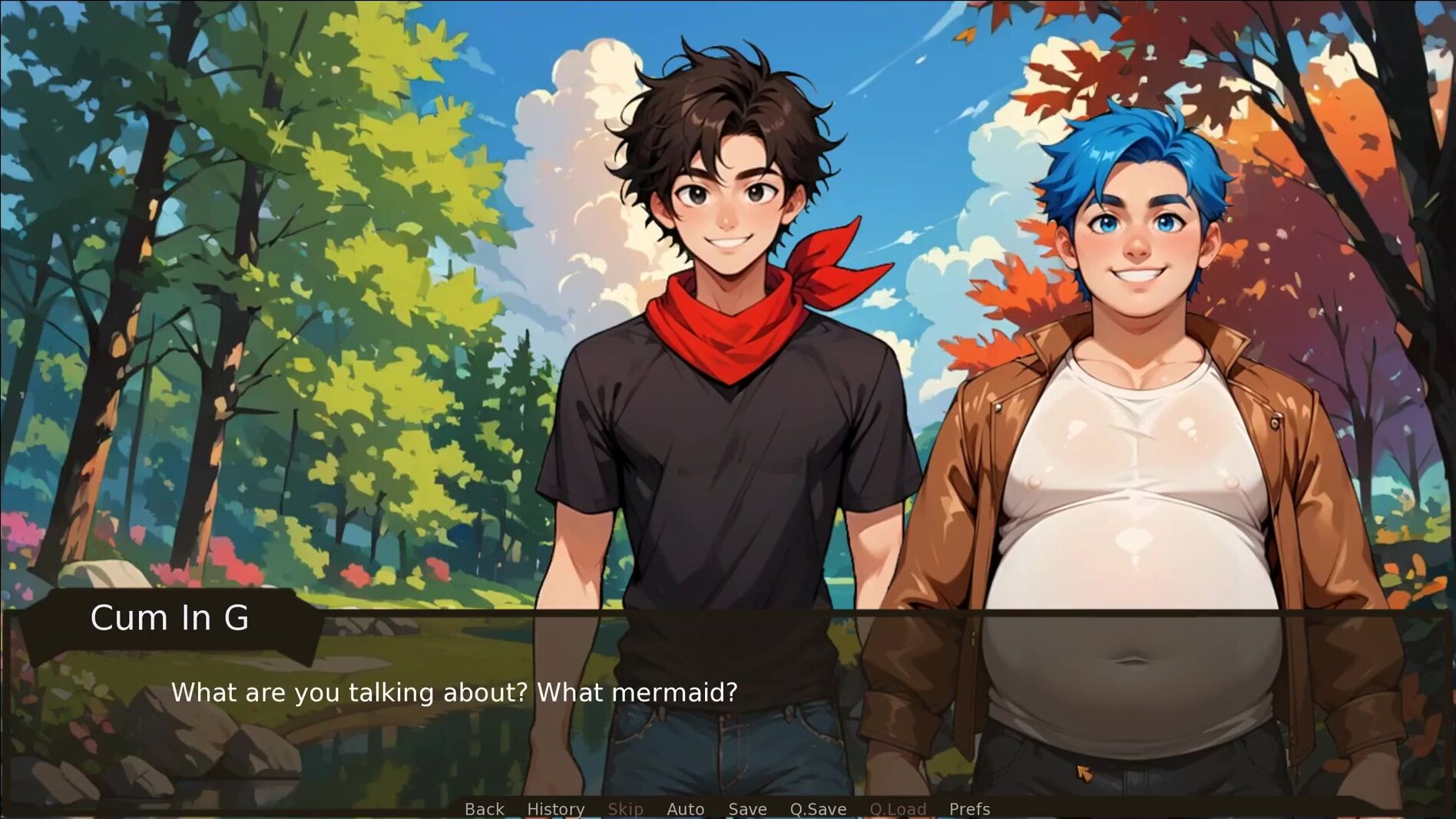1456x819 pixels.
Task: Quick save with the Q.Save button
Action: point(818,809)
